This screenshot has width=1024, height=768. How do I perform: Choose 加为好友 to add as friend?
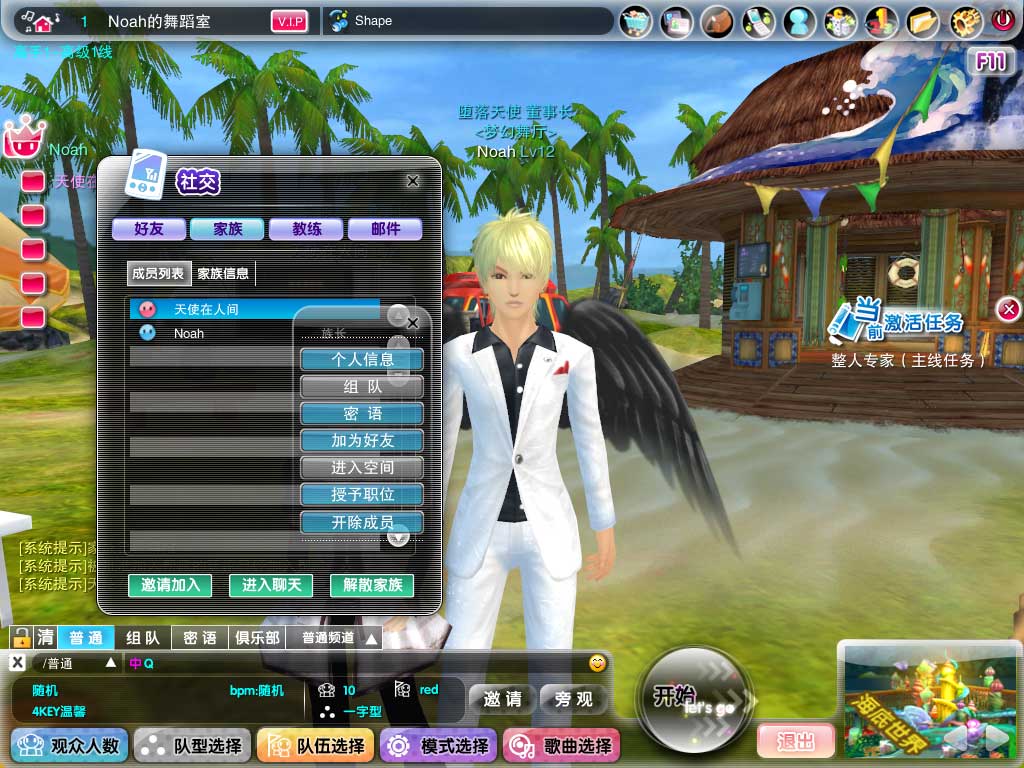point(362,440)
